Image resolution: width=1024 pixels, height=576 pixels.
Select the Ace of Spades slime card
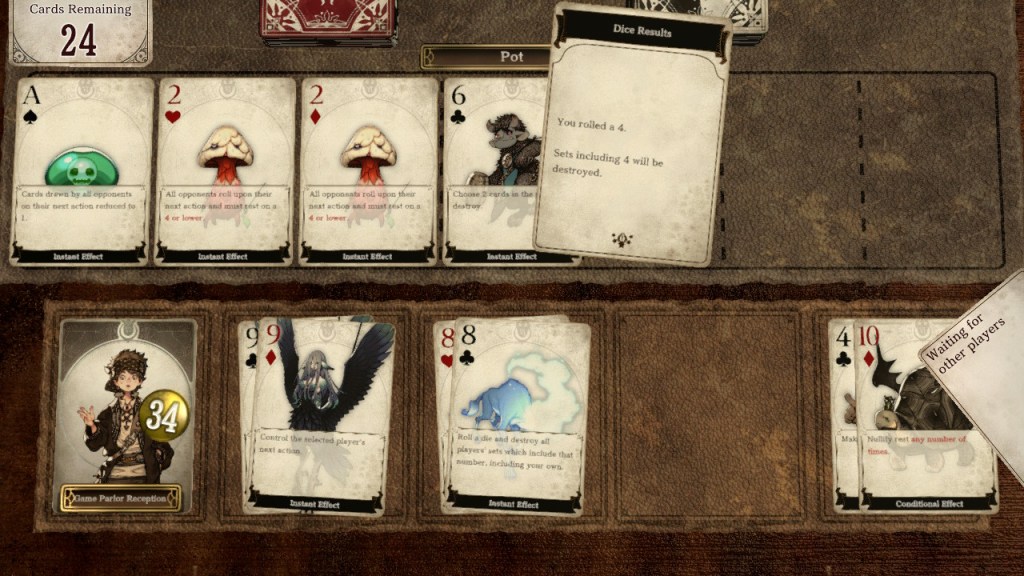[x=83, y=171]
